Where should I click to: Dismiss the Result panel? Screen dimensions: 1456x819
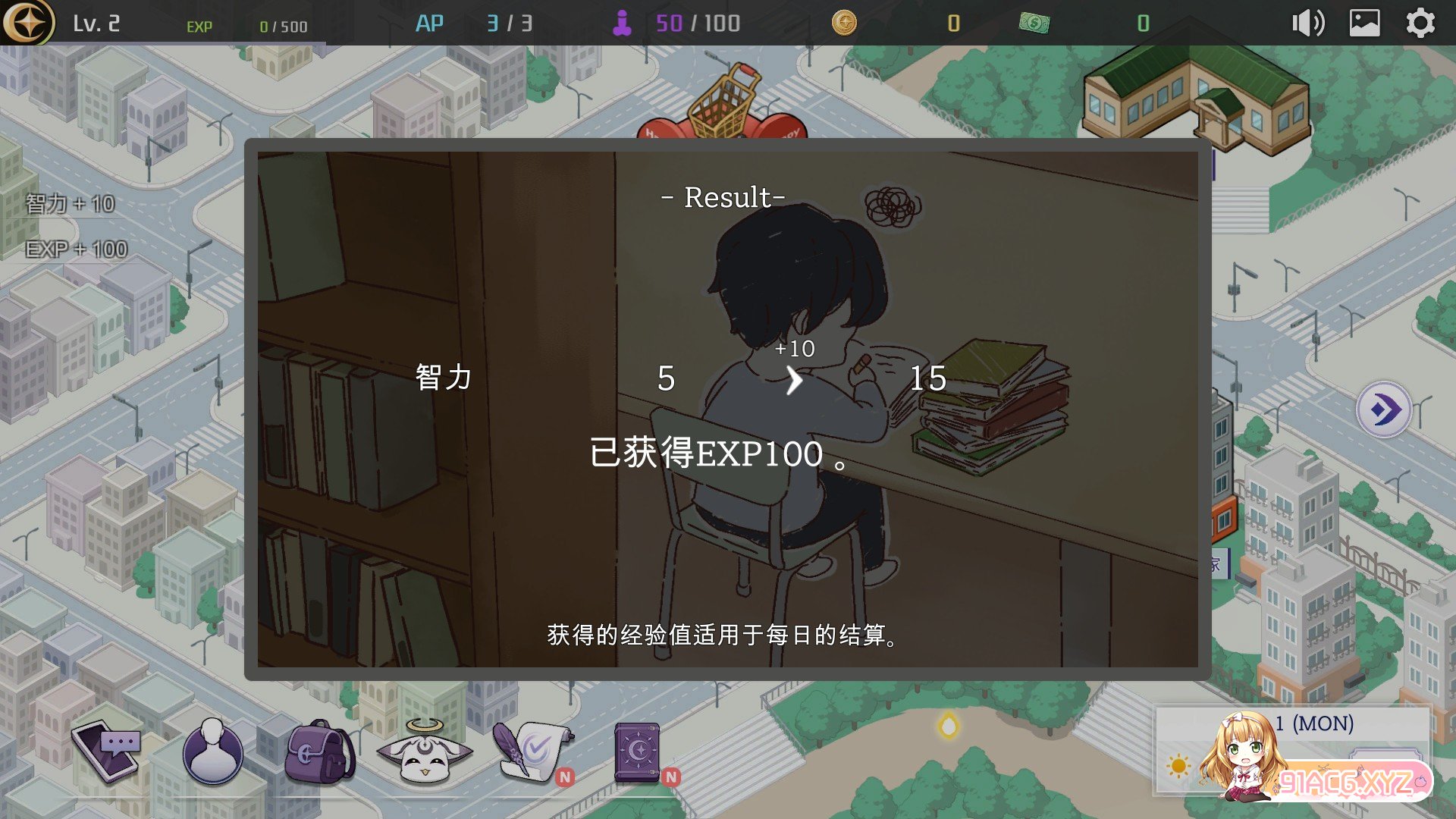point(727,409)
